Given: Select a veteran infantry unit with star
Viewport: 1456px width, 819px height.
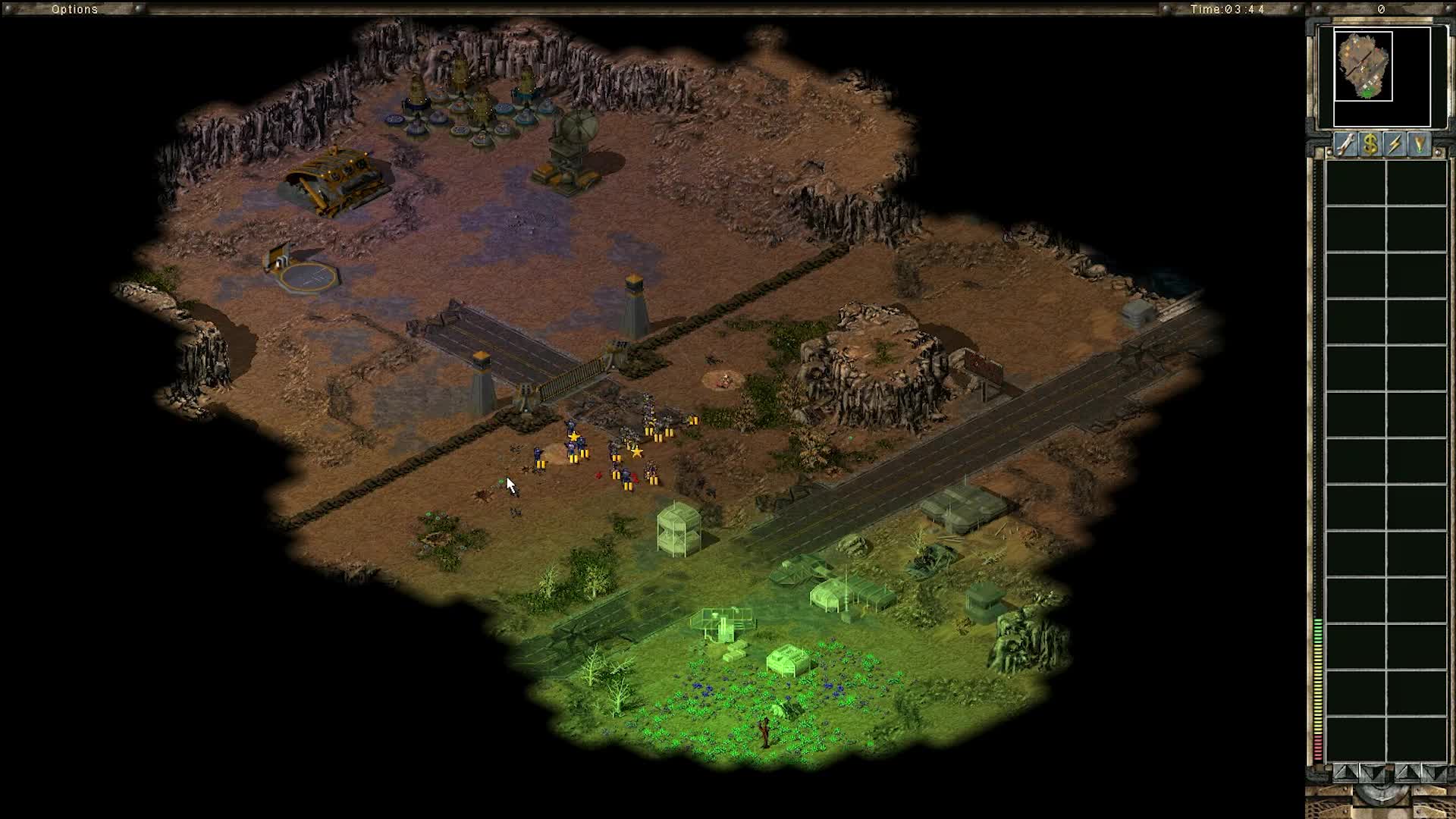Looking at the screenshot, I should [x=575, y=440].
